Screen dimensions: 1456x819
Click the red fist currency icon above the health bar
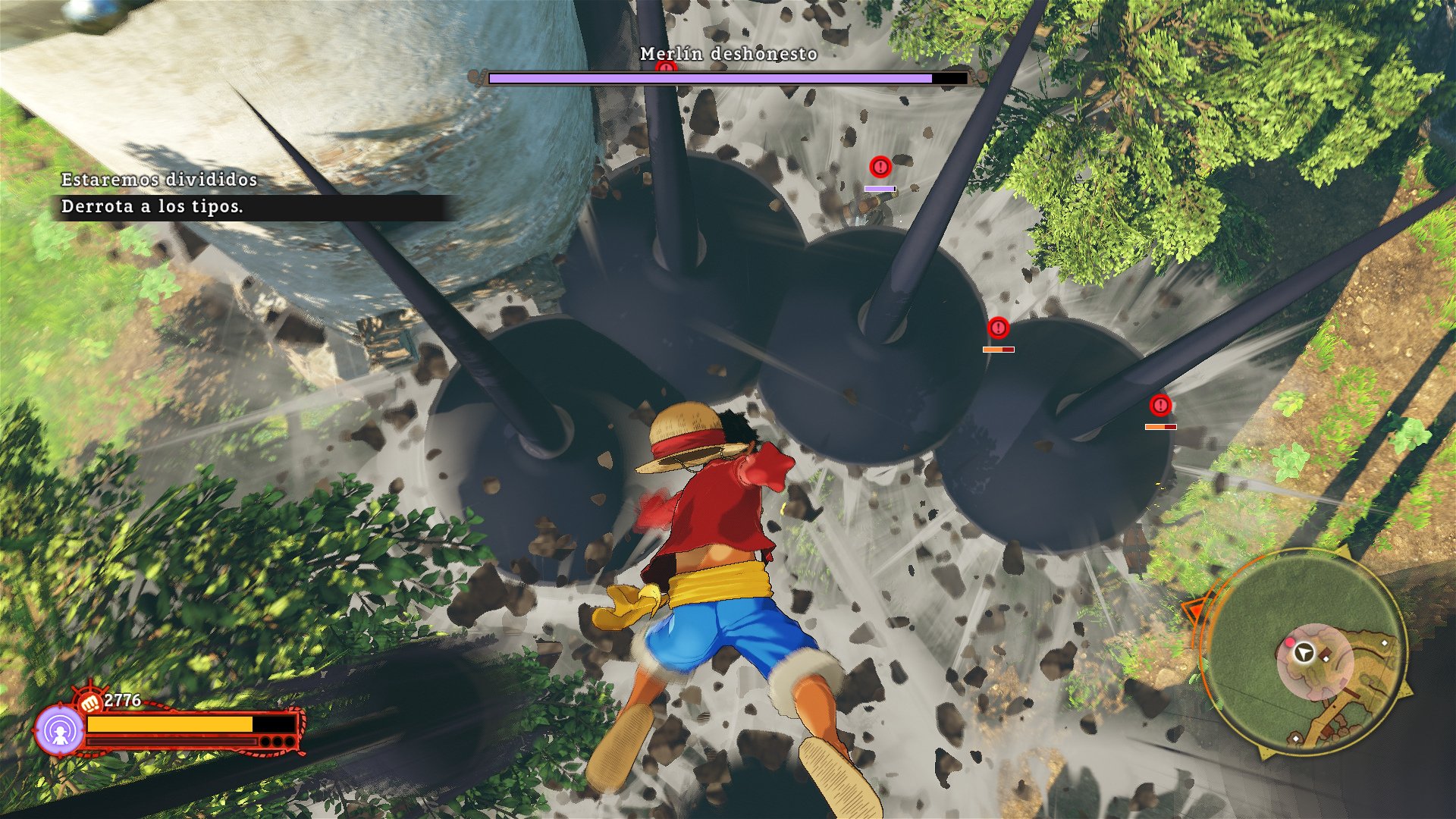pos(90,702)
